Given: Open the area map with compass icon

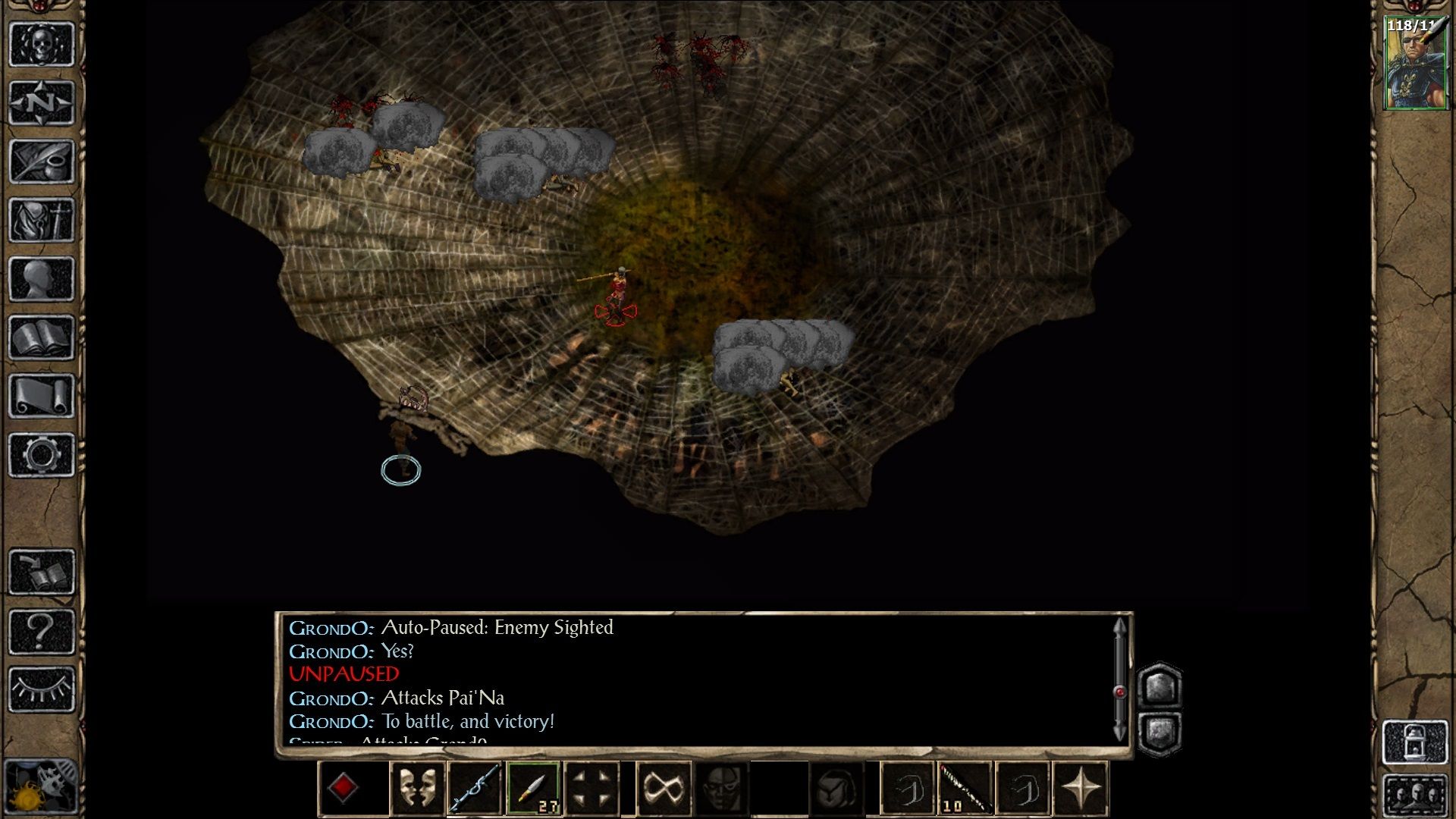Looking at the screenshot, I should pyautogui.click(x=42, y=102).
